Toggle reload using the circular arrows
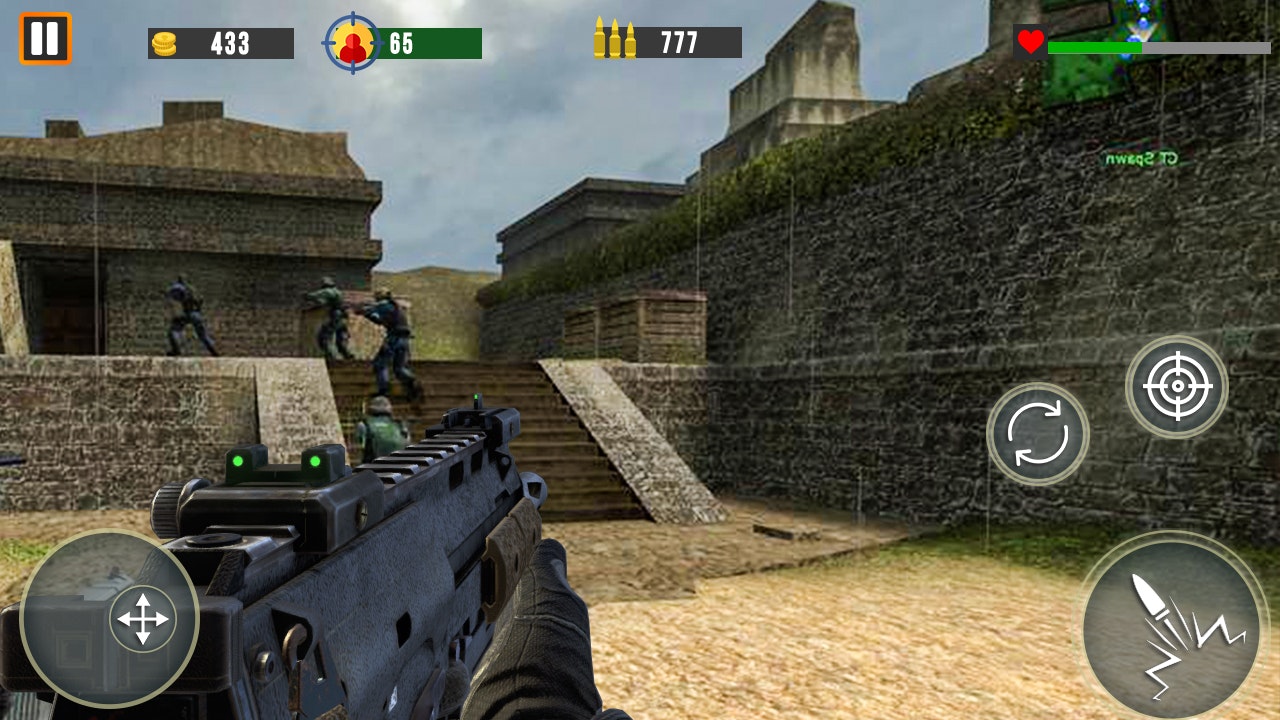This screenshot has height=720, width=1280. tap(1037, 433)
